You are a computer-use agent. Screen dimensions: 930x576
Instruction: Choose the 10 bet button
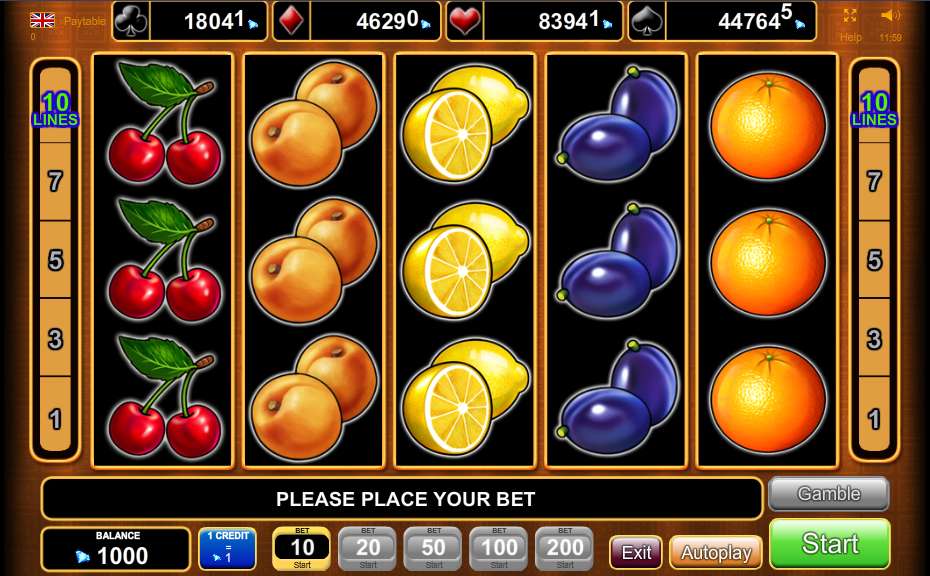[x=302, y=548]
